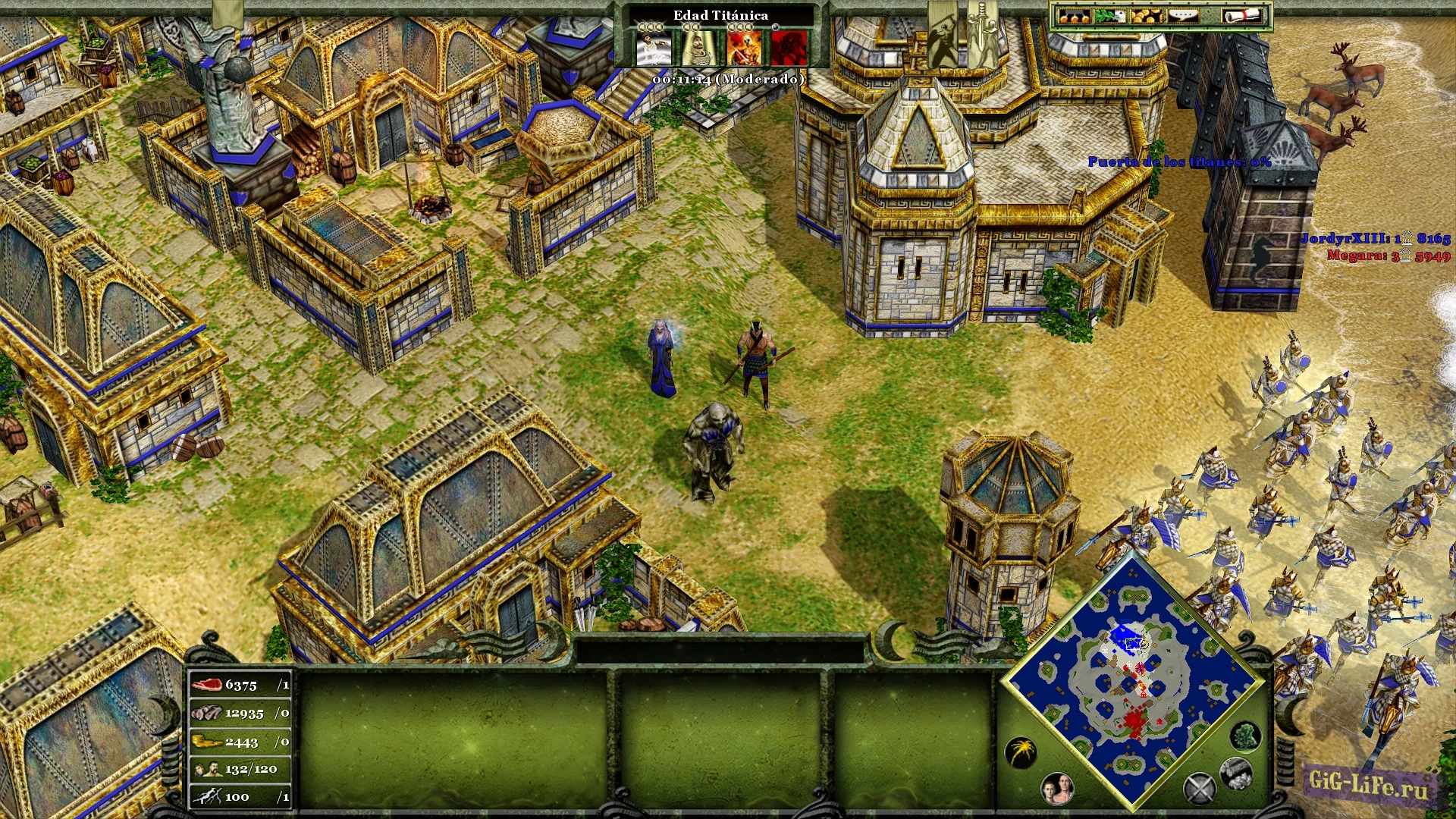Toggle the two-faces minimap button
This screenshot has height=819, width=1456.
click(x=1057, y=789)
